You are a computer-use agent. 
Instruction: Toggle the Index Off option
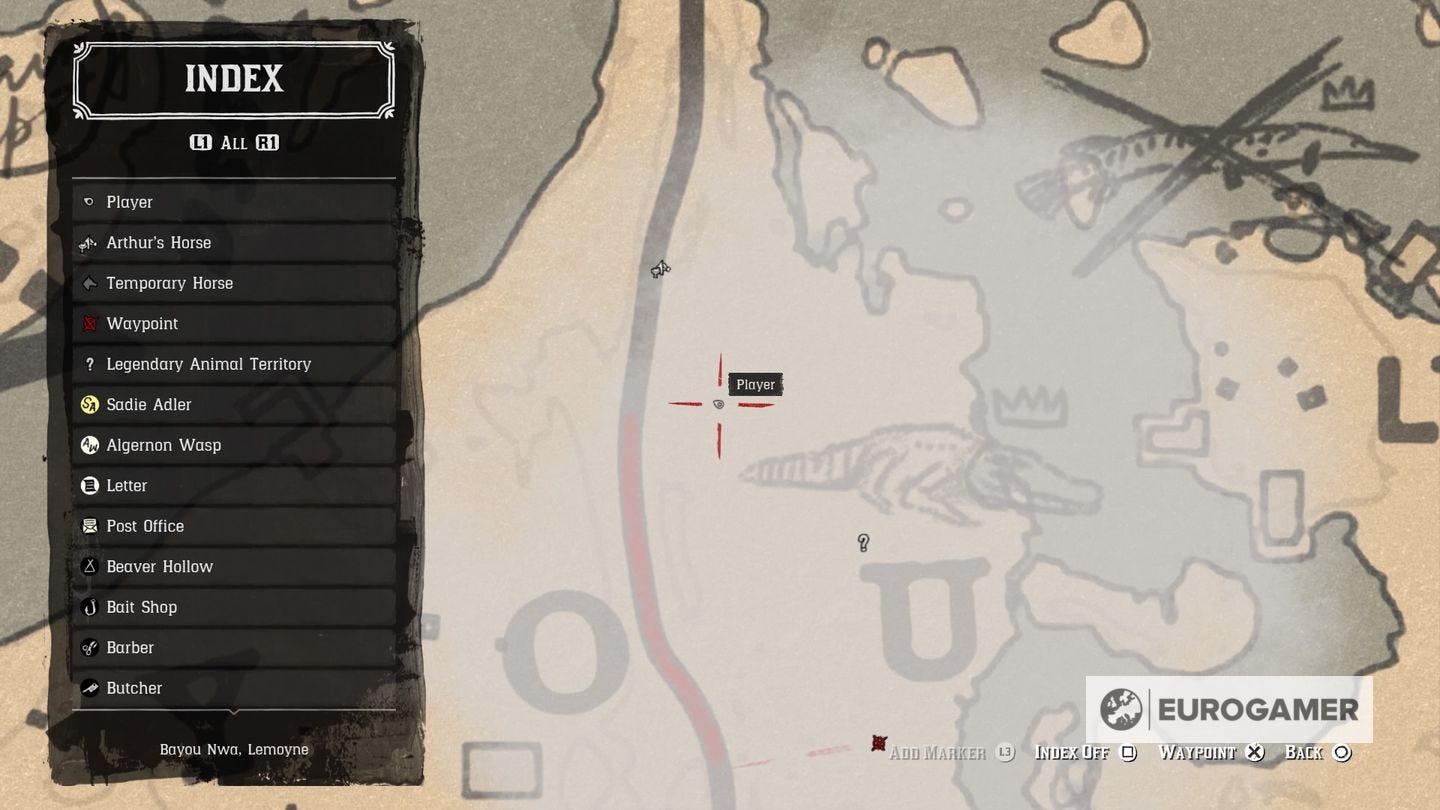(x=1072, y=752)
